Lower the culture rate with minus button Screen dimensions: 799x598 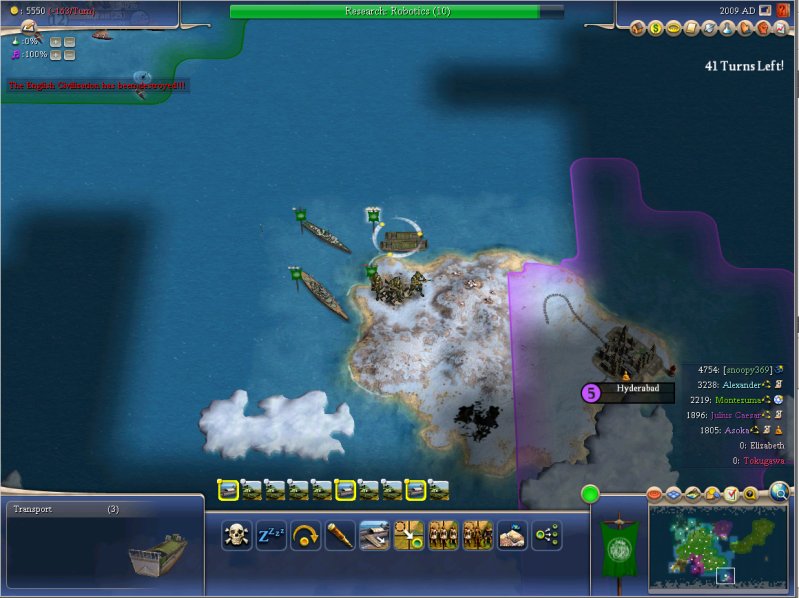pos(70,54)
